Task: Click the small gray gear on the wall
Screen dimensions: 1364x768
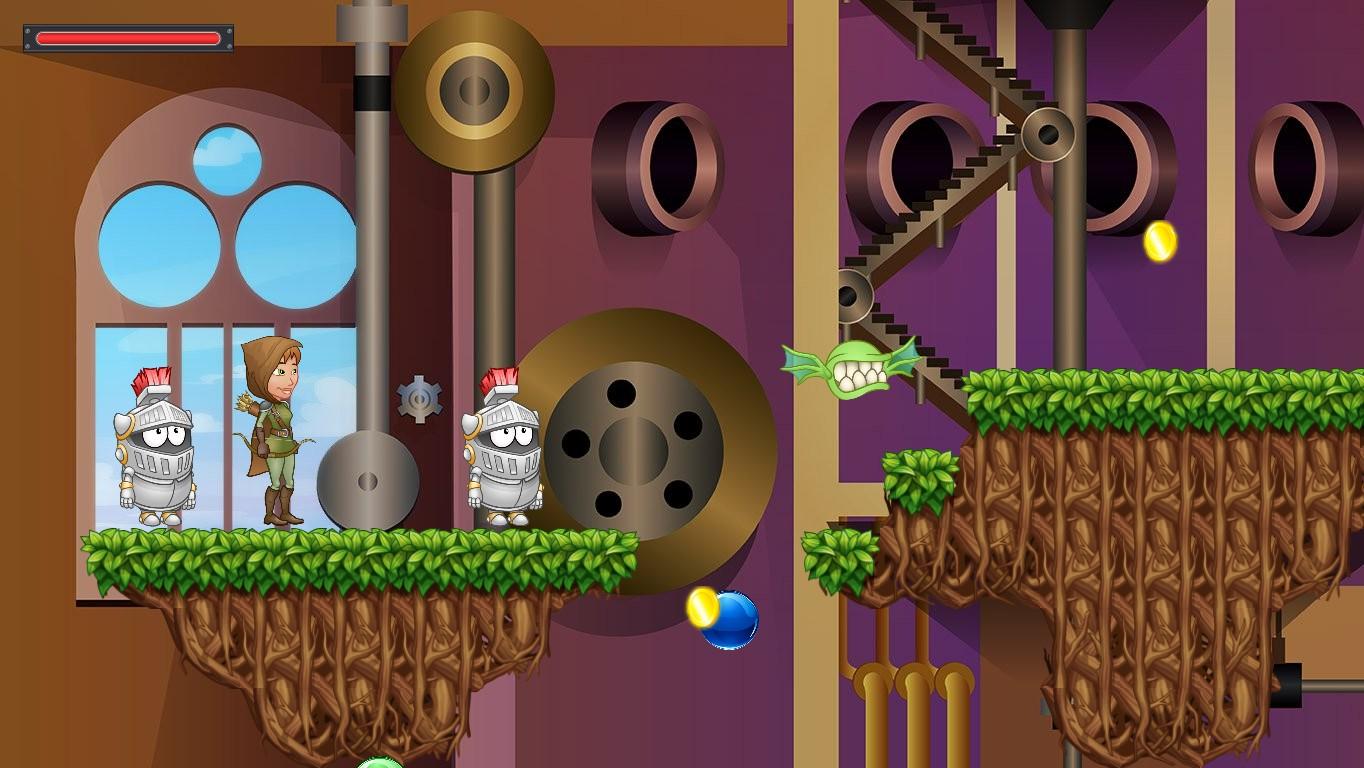Action: [x=421, y=397]
